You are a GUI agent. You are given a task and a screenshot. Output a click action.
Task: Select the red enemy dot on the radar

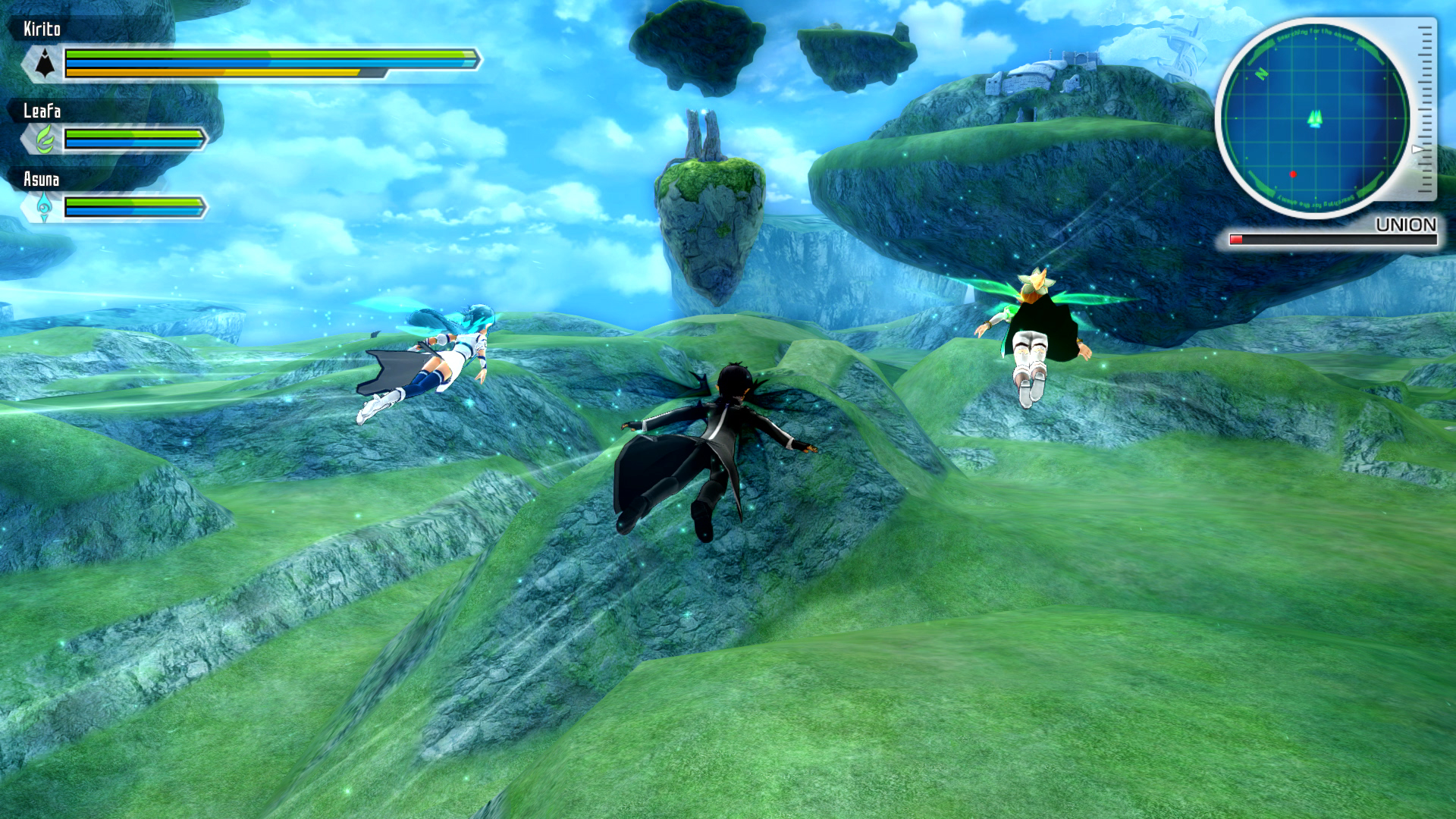pyautogui.click(x=1293, y=174)
